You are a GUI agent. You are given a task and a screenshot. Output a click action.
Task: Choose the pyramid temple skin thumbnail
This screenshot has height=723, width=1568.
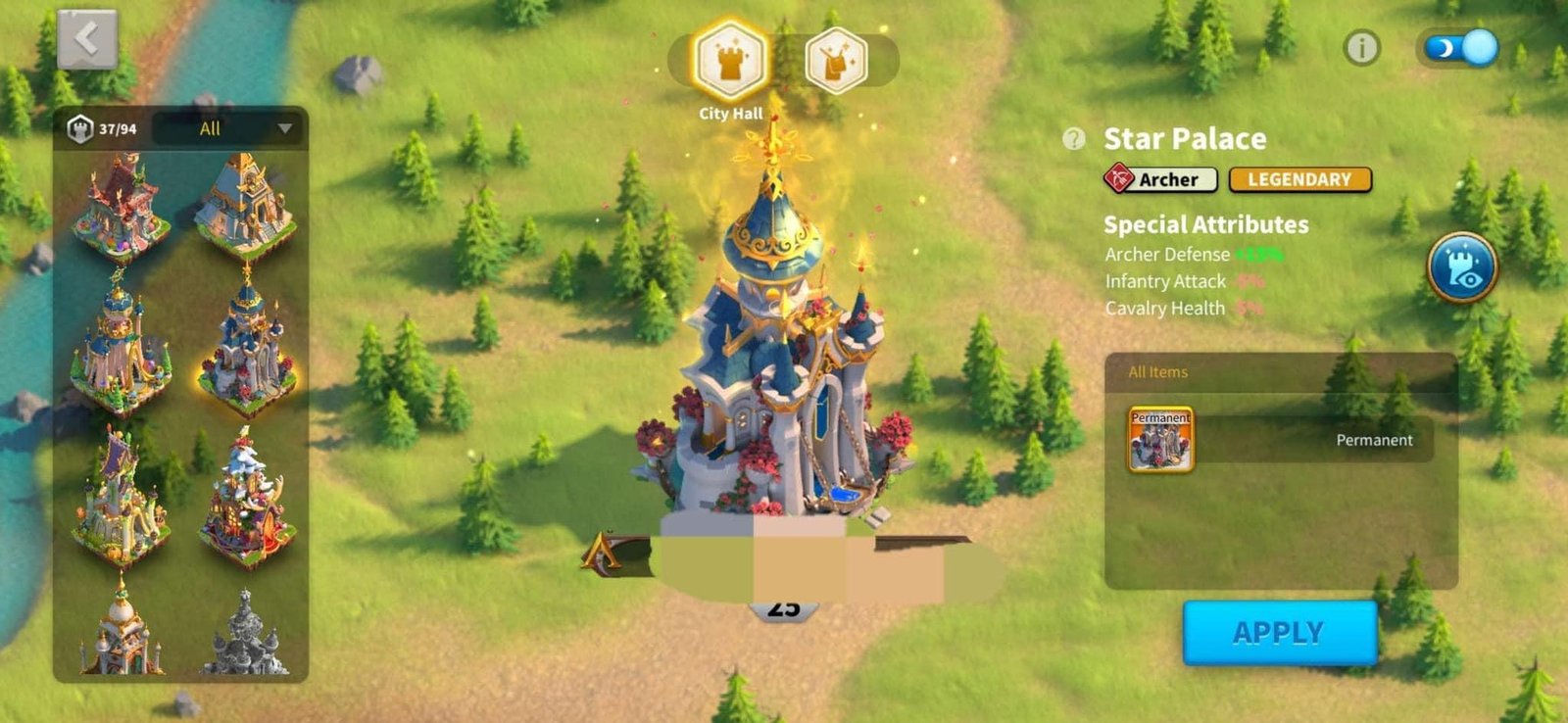(x=245, y=208)
